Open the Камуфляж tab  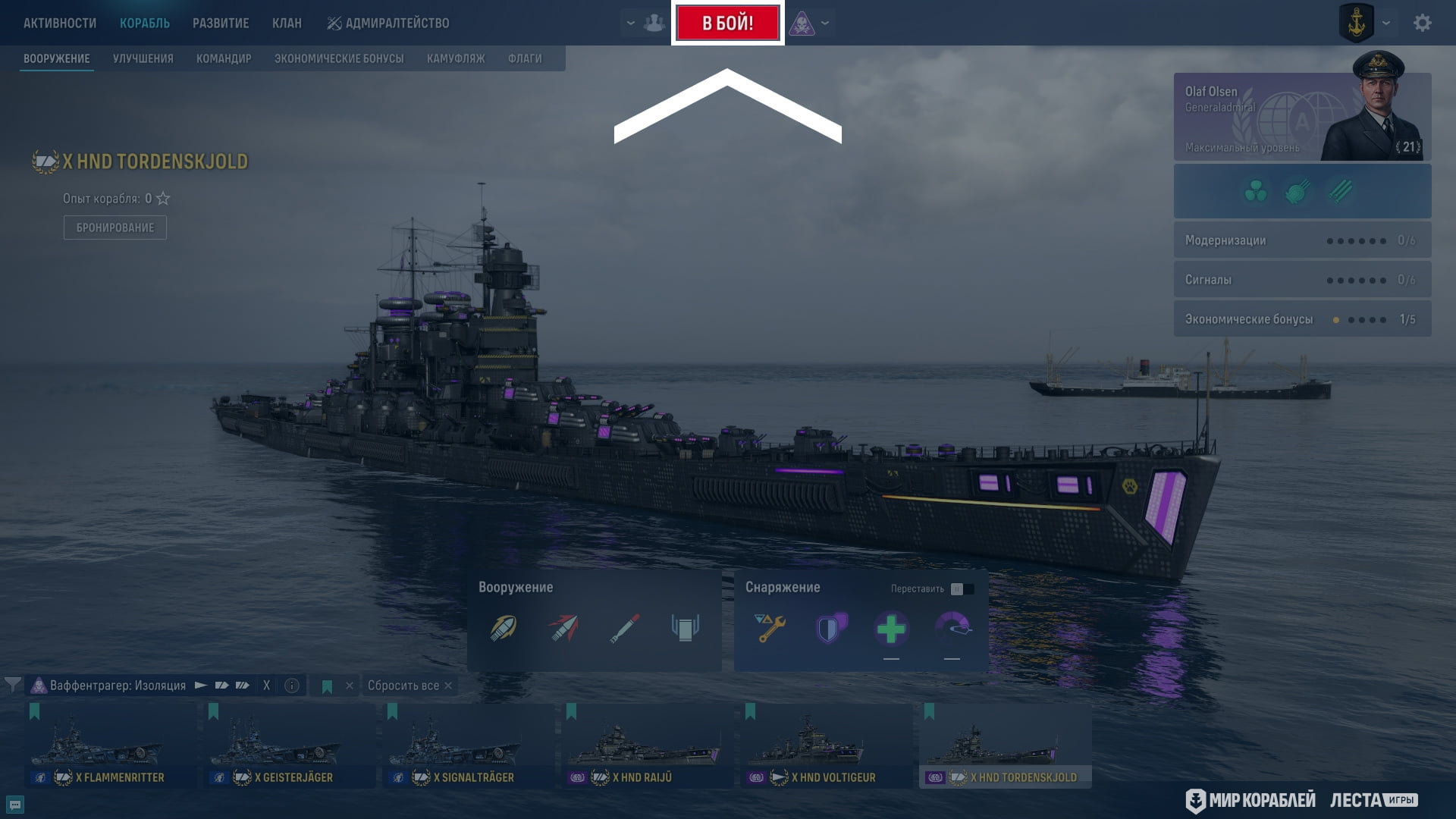pyautogui.click(x=456, y=58)
